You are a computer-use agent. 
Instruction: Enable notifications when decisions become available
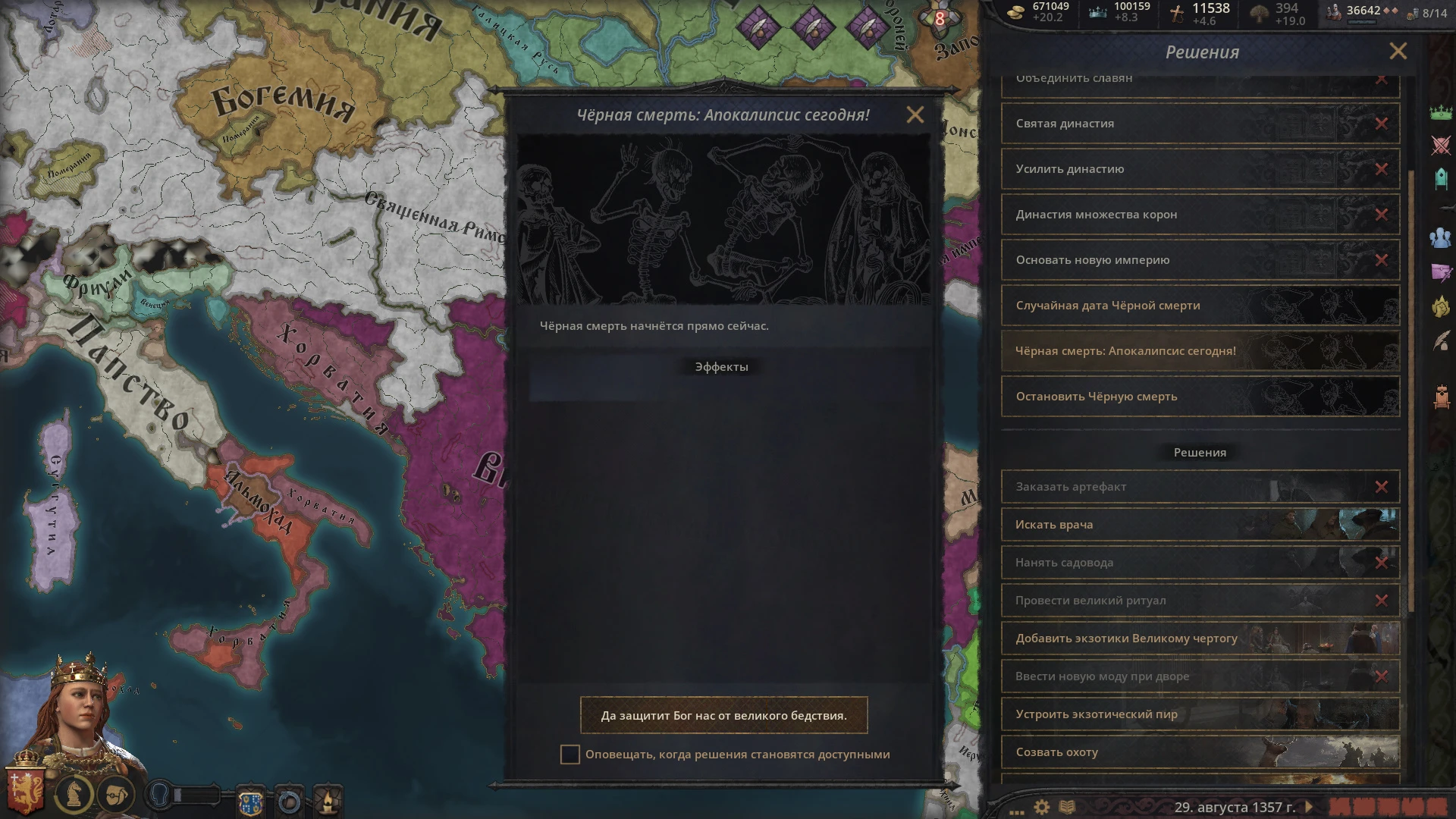[570, 754]
